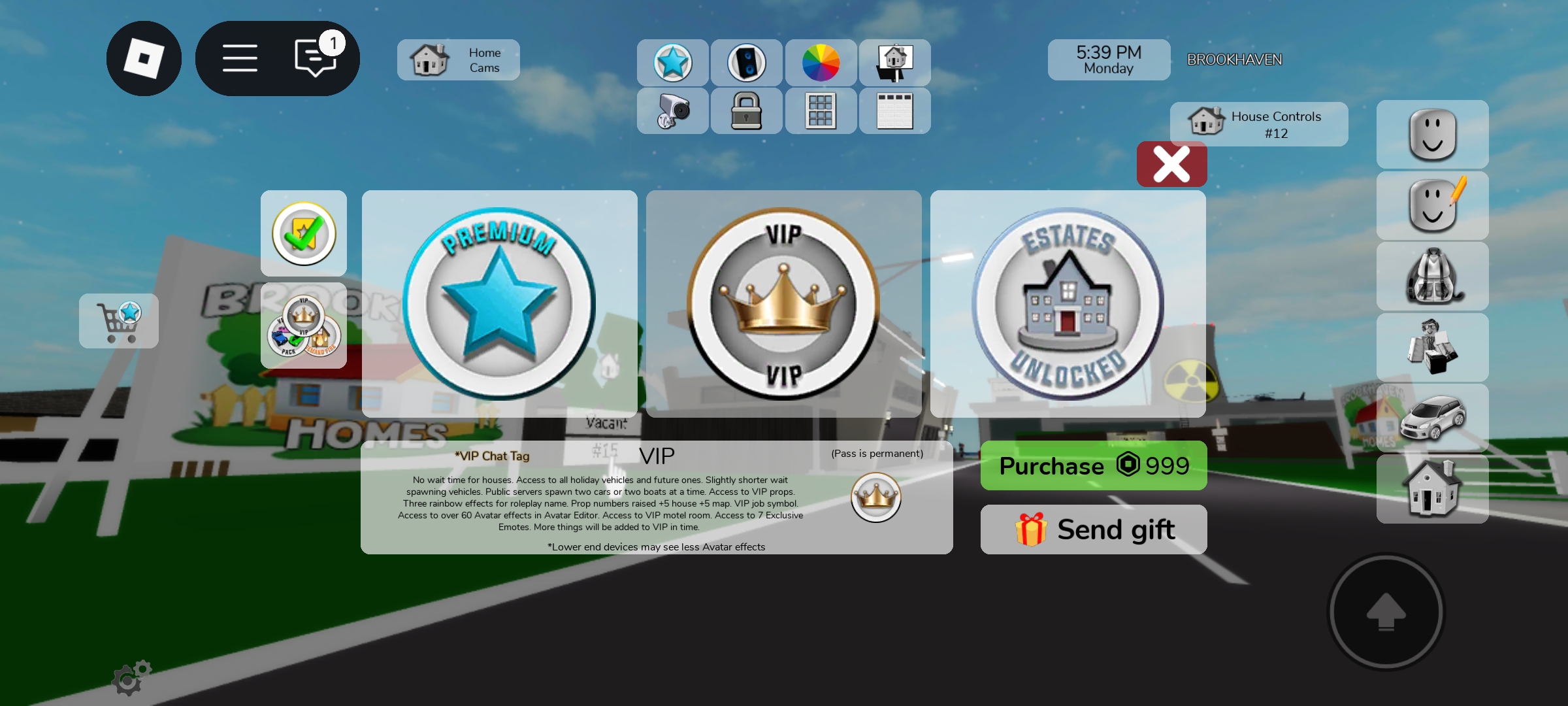The height and width of the screenshot is (706, 1568).
Task: Open the chat with one notification
Action: pyautogui.click(x=316, y=58)
